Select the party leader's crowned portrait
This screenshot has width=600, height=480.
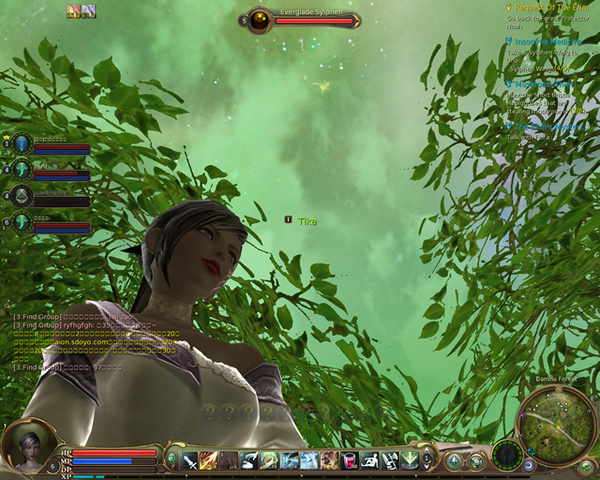(22, 143)
